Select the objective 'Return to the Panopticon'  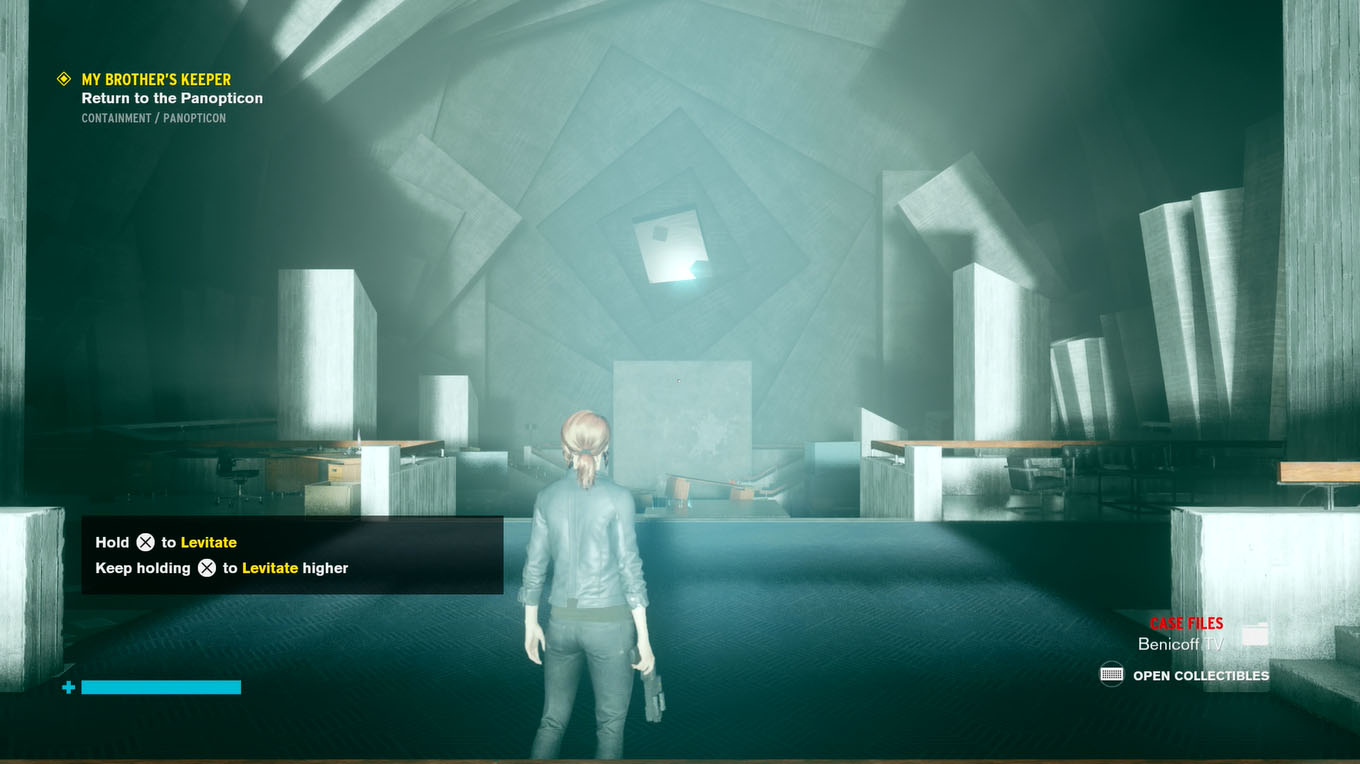tap(172, 97)
